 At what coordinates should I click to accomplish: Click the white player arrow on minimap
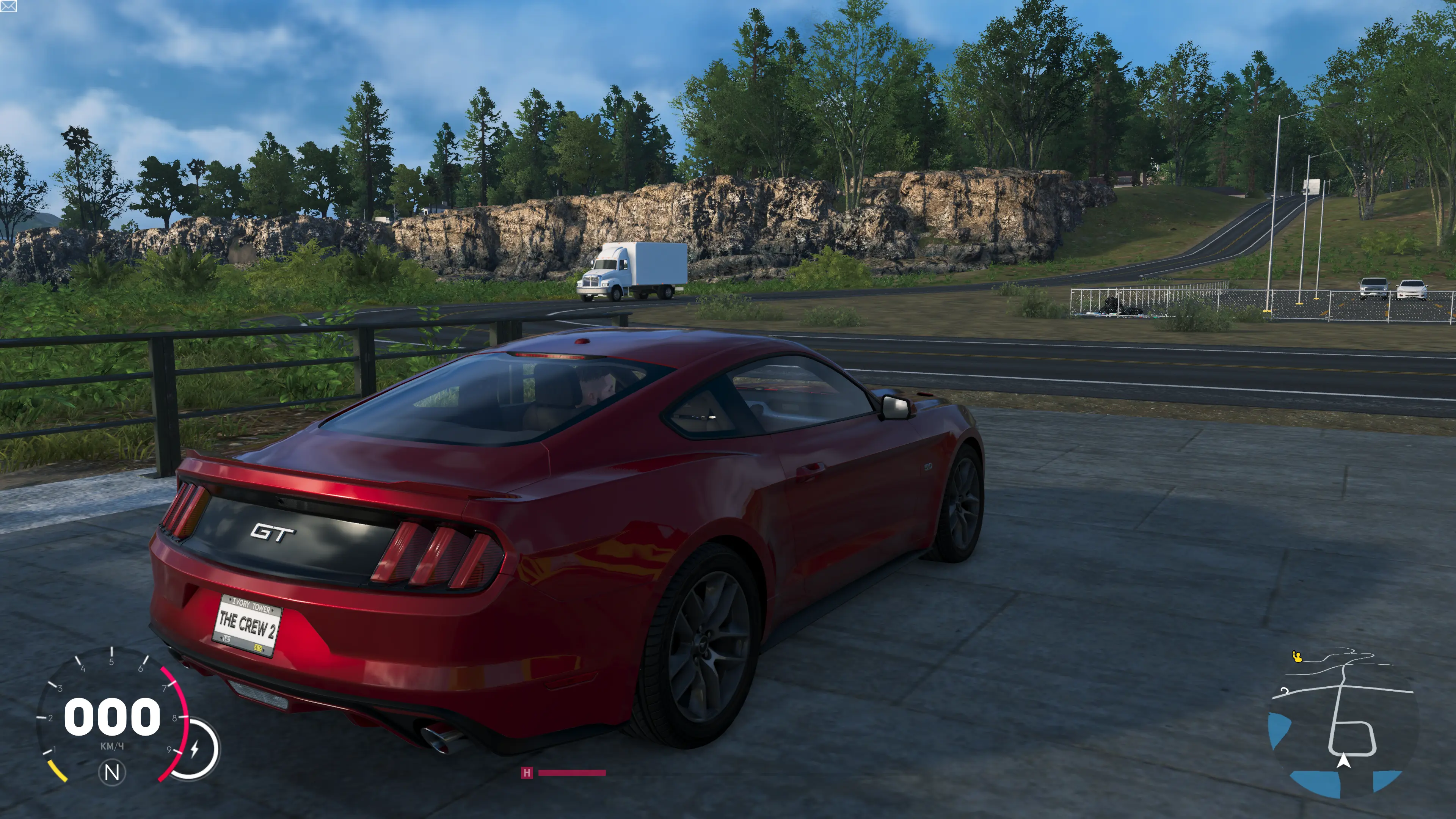pyautogui.click(x=1343, y=761)
